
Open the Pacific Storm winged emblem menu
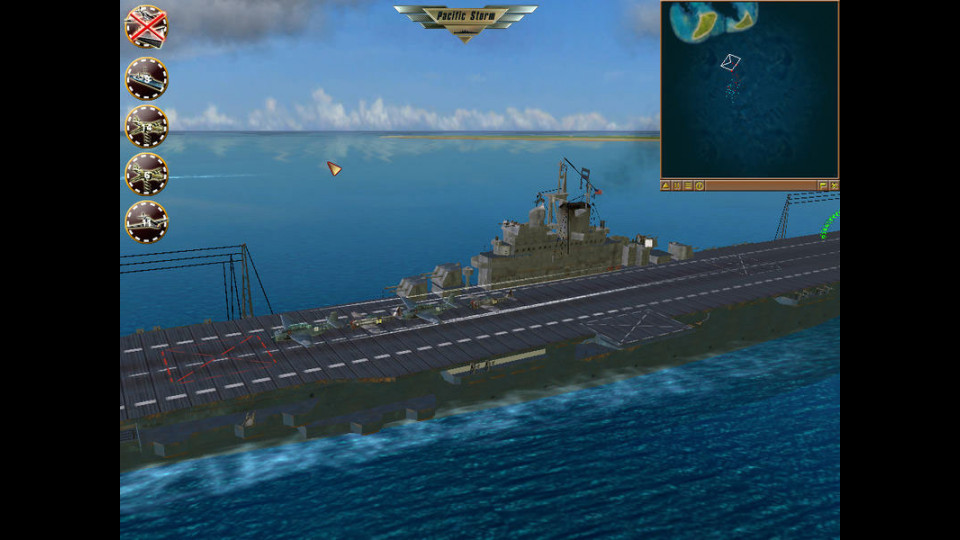tap(465, 18)
